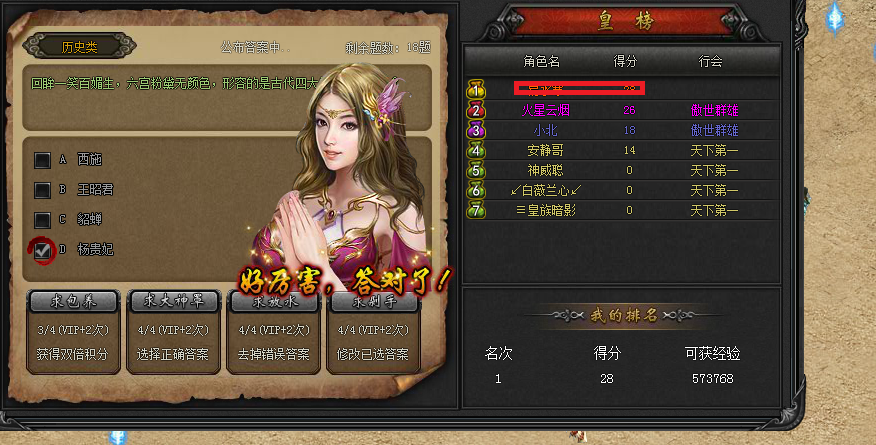
Task: Use 求放水 to remove a wrong answer
Action: [275, 301]
